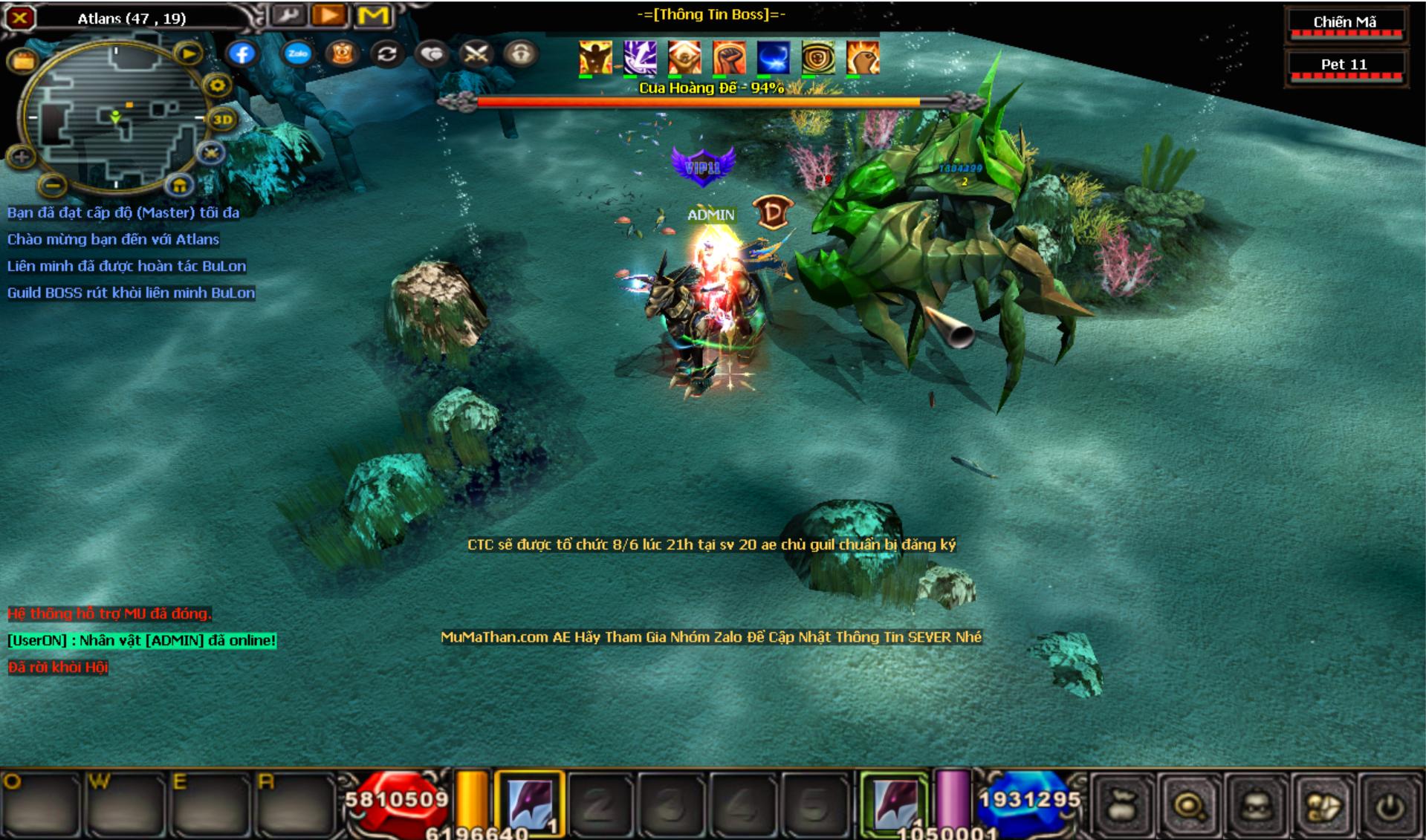Open the hearts icon in top row
This screenshot has width=1426, height=840.
[x=432, y=53]
